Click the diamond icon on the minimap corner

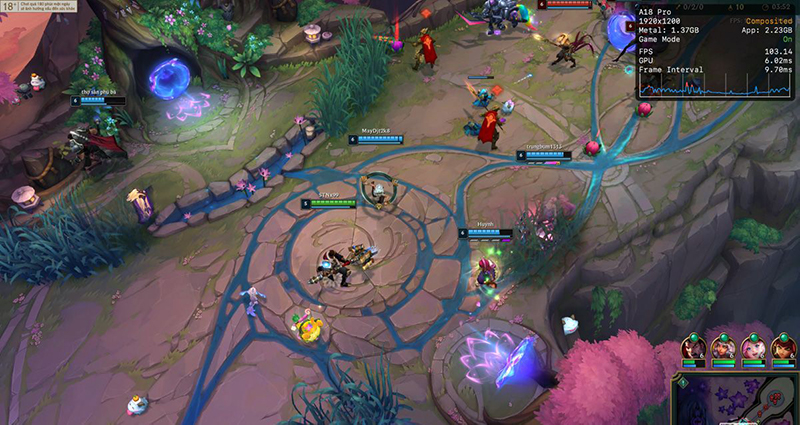pyautogui.click(x=683, y=383)
